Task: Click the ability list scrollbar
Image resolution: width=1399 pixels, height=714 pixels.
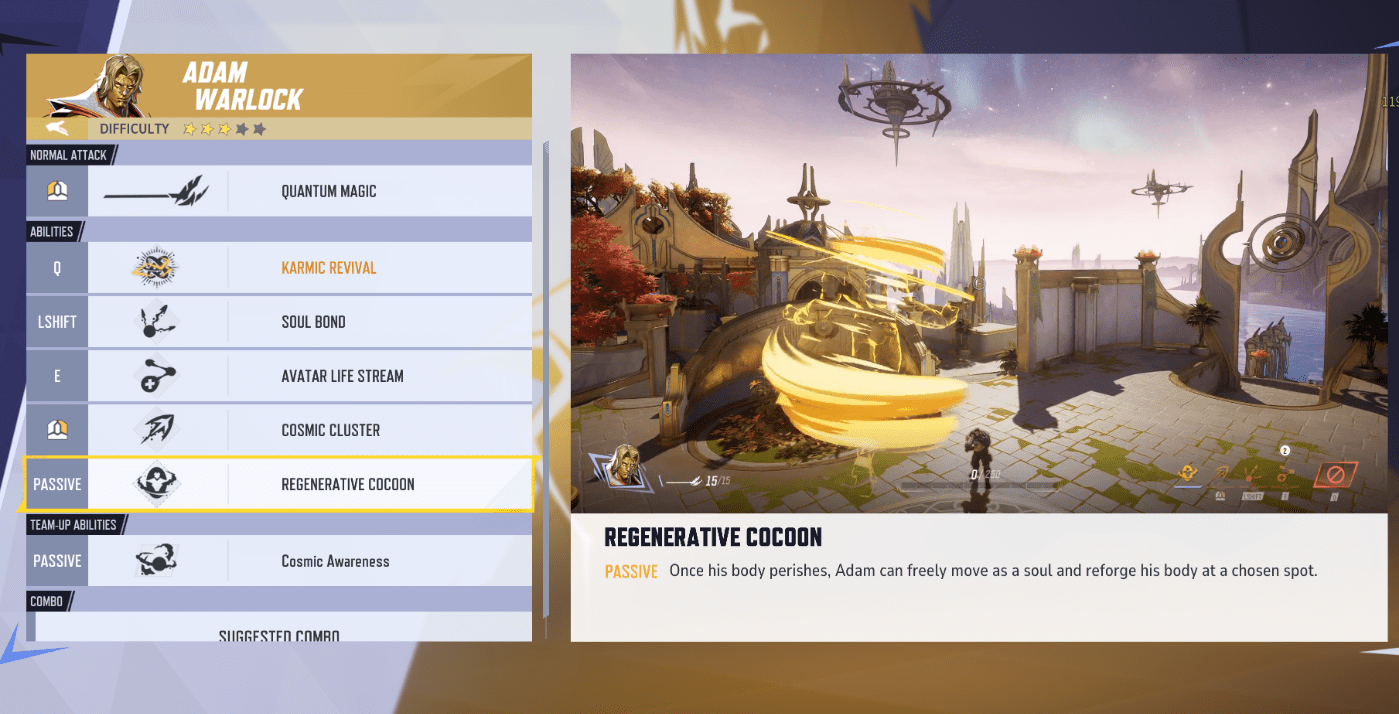Action: point(545,380)
